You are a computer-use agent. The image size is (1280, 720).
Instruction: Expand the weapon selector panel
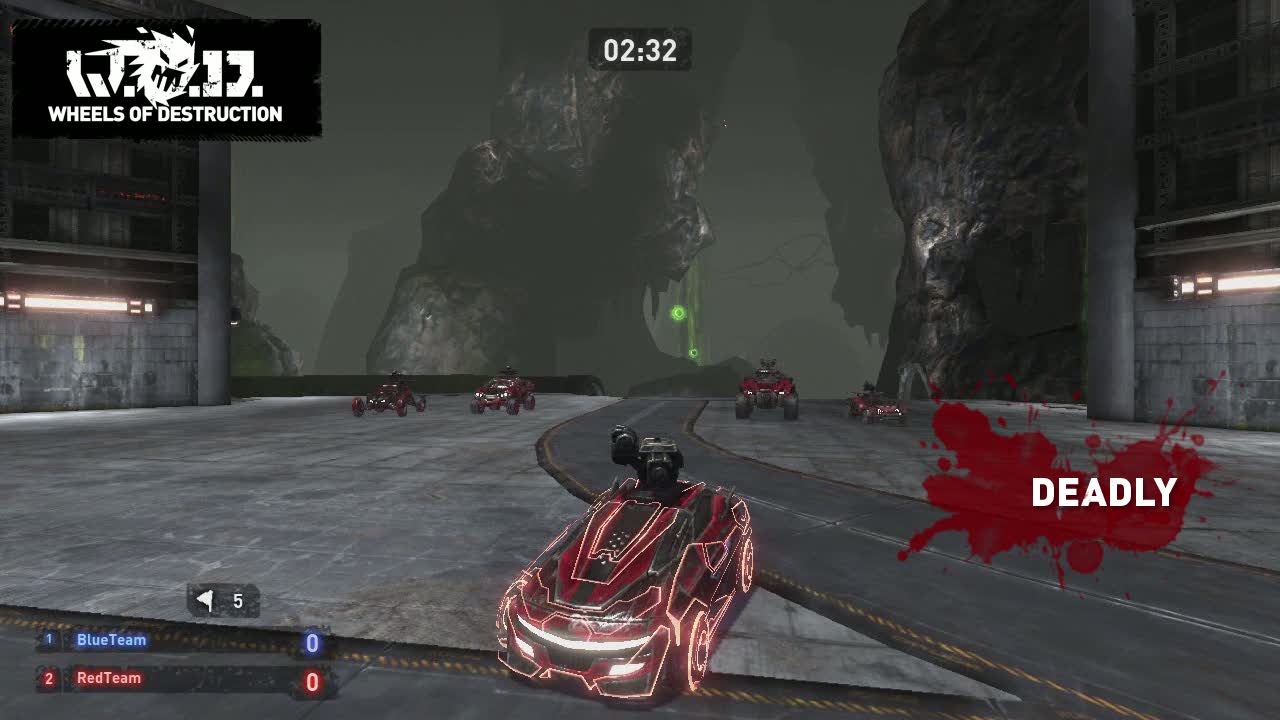(225, 601)
